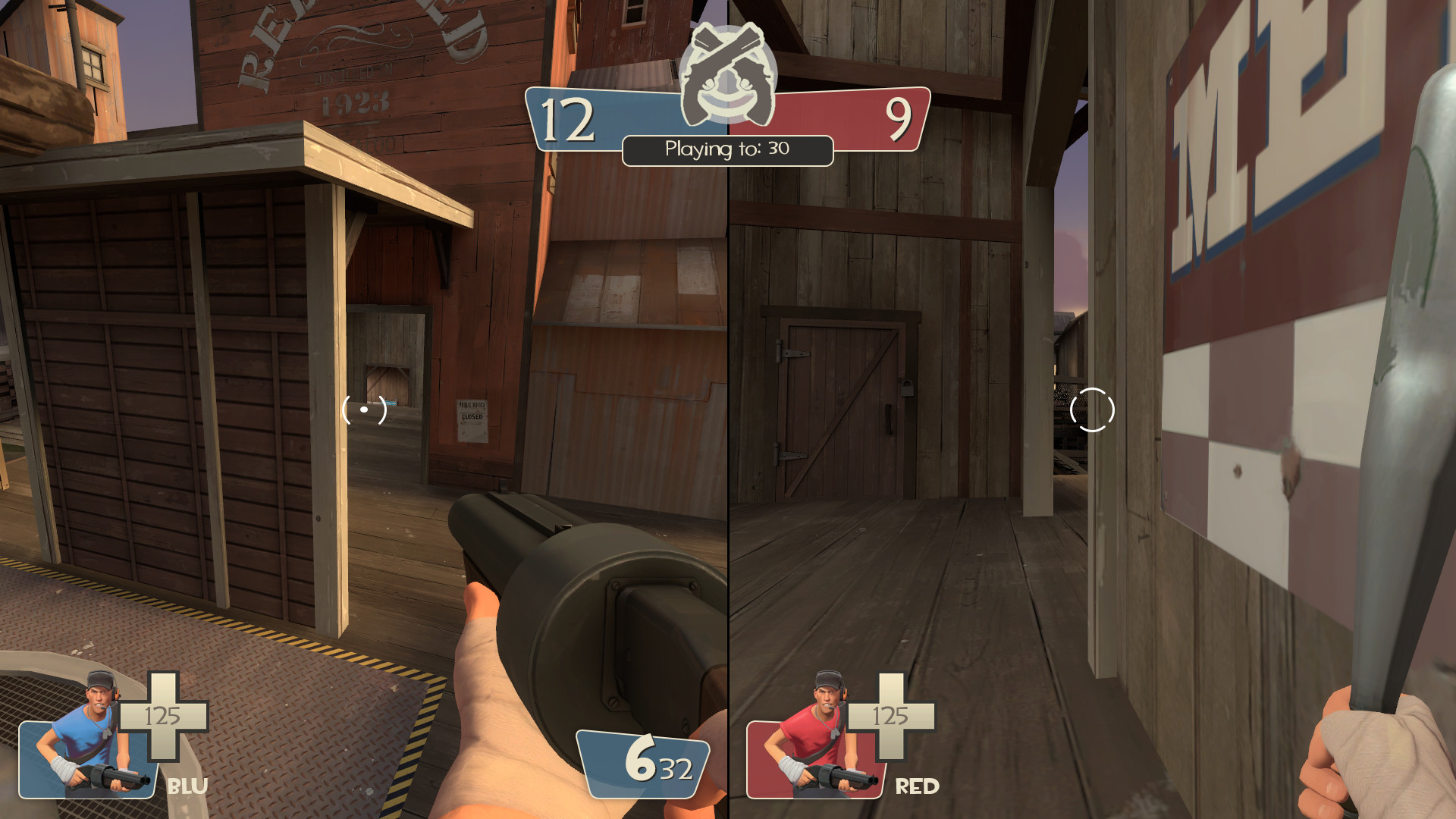Expand the Playing to: 30 banner
Image resolution: width=1456 pixels, height=819 pixels.
[727, 149]
